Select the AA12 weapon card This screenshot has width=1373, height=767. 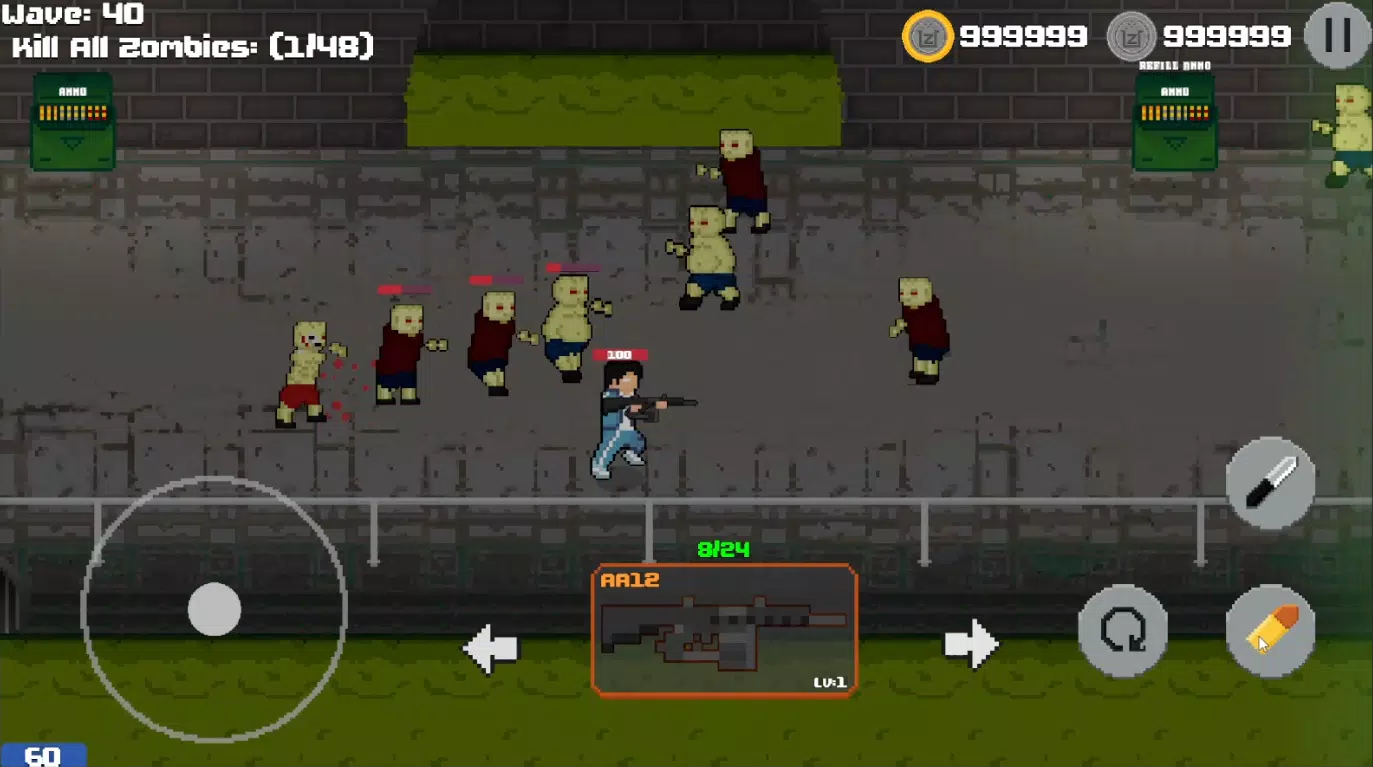[x=725, y=628]
